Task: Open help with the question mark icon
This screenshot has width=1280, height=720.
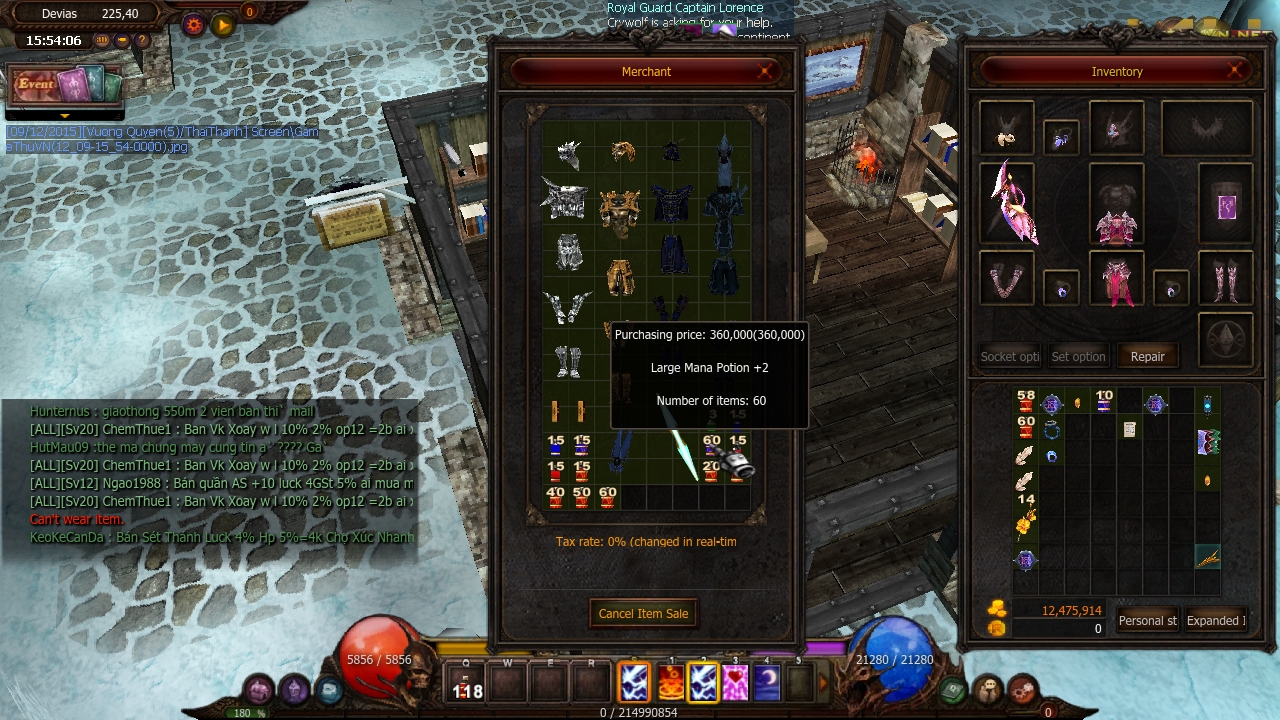Action: tap(142, 41)
